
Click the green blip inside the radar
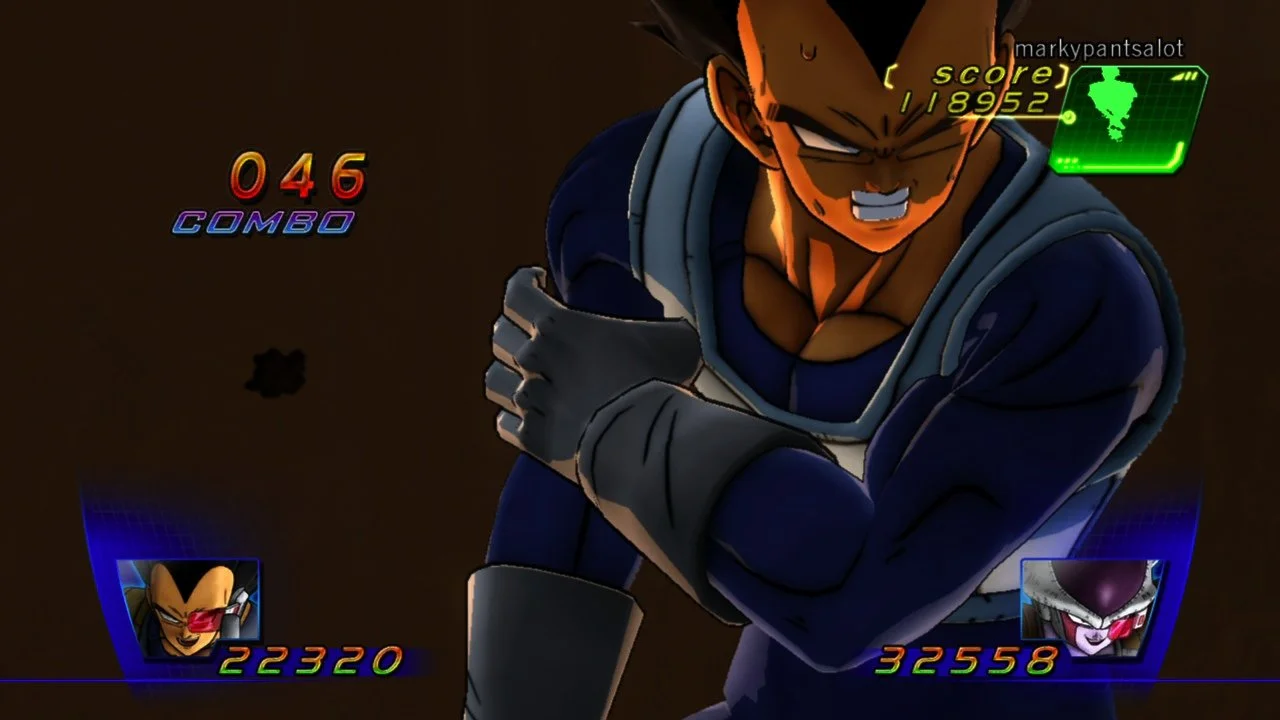(x=1115, y=100)
